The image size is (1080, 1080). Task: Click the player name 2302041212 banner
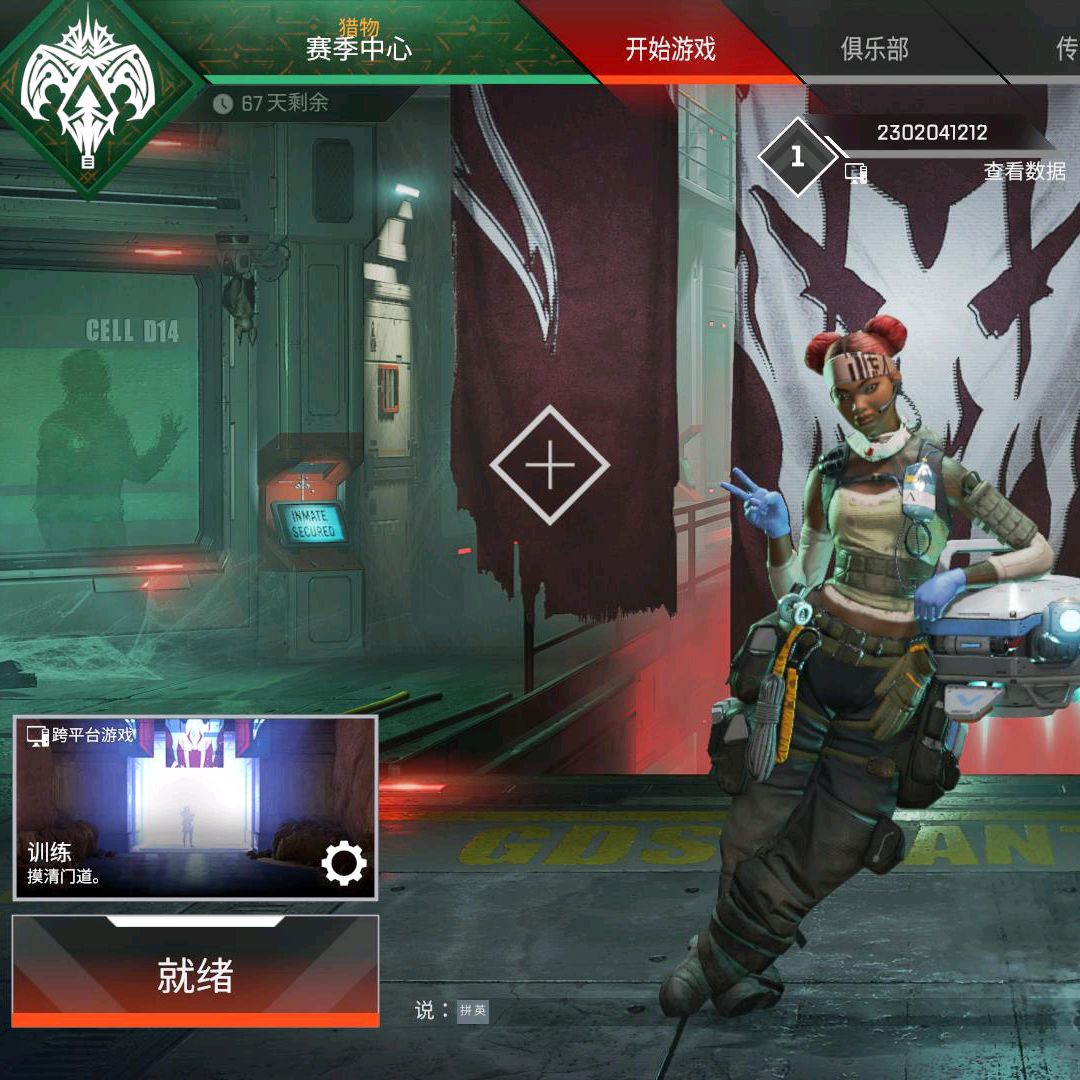coord(931,133)
